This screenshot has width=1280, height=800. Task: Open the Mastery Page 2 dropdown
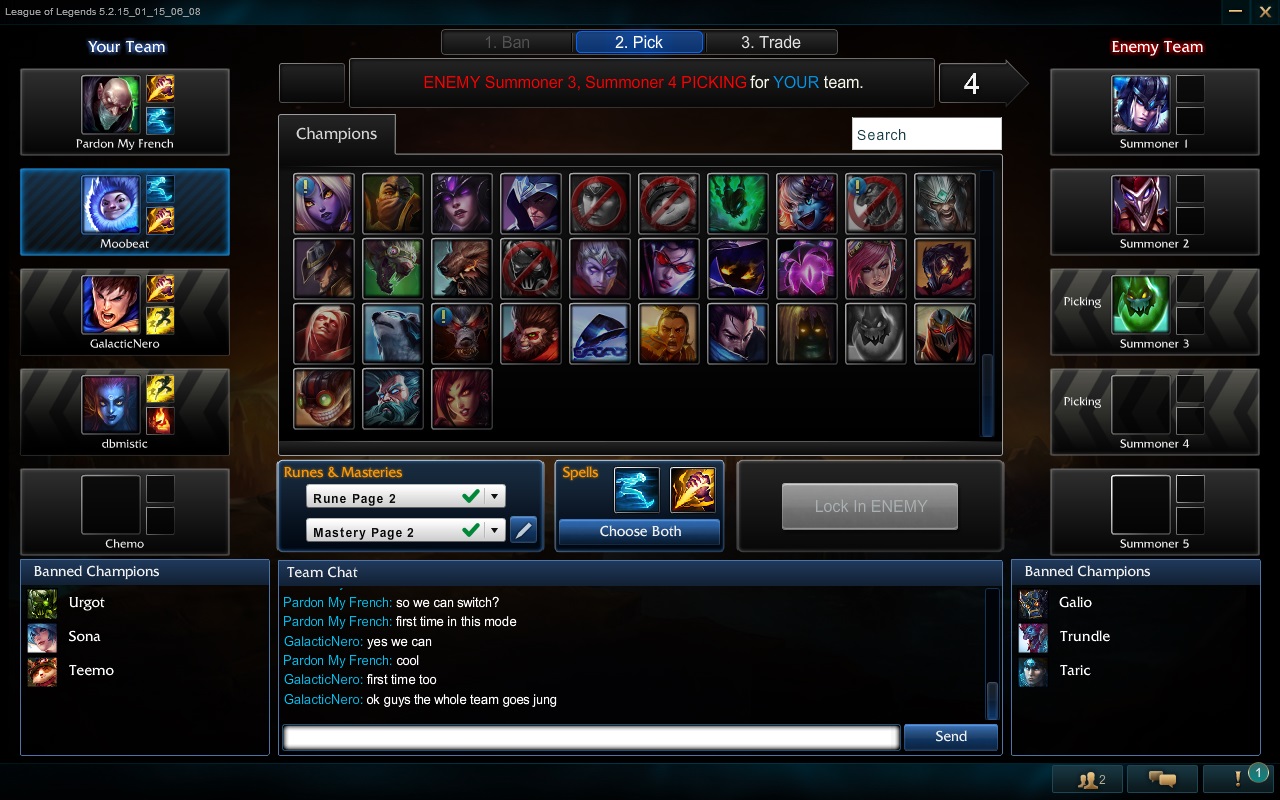coord(493,531)
